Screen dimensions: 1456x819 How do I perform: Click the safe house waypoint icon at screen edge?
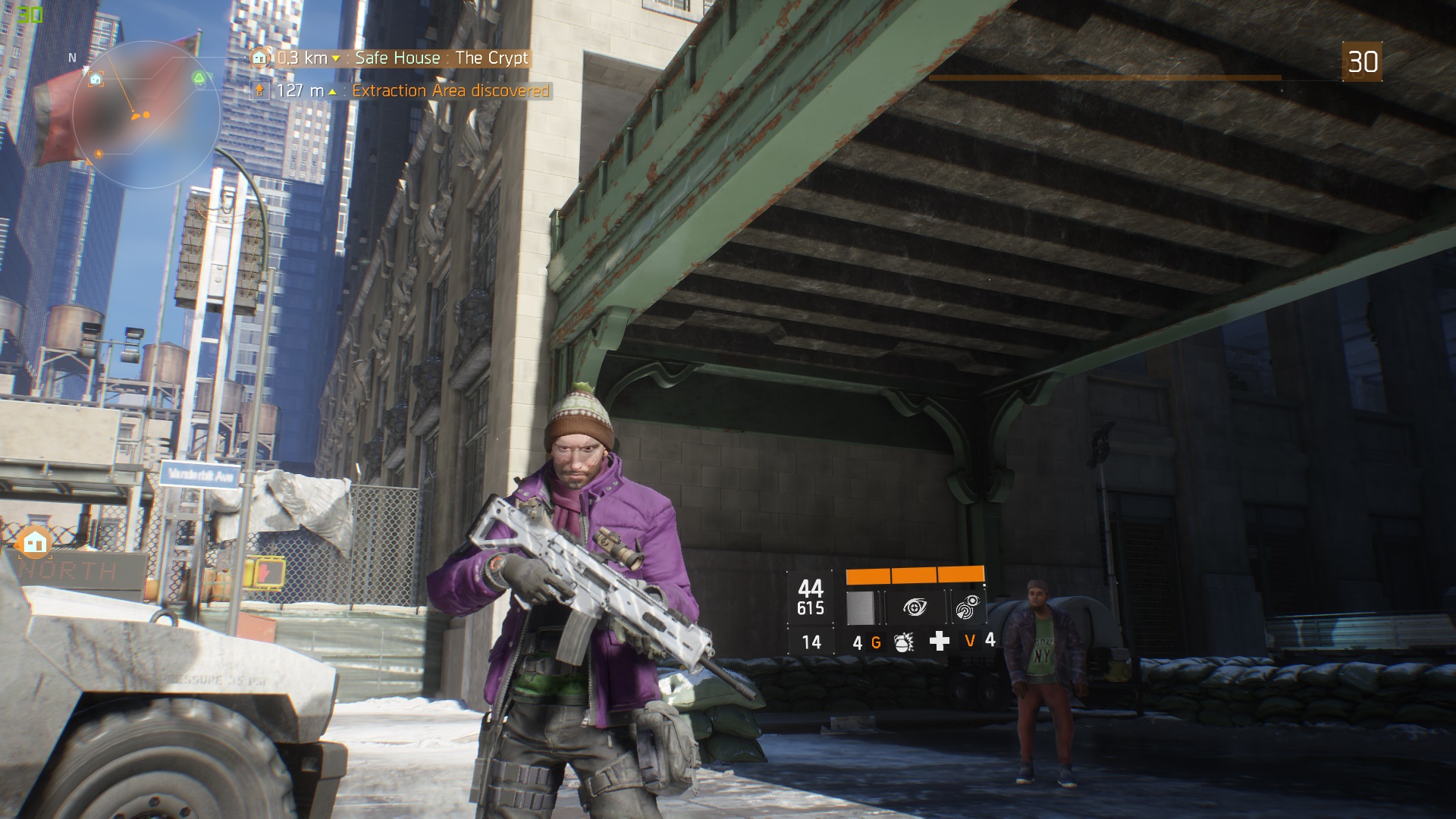tap(34, 542)
